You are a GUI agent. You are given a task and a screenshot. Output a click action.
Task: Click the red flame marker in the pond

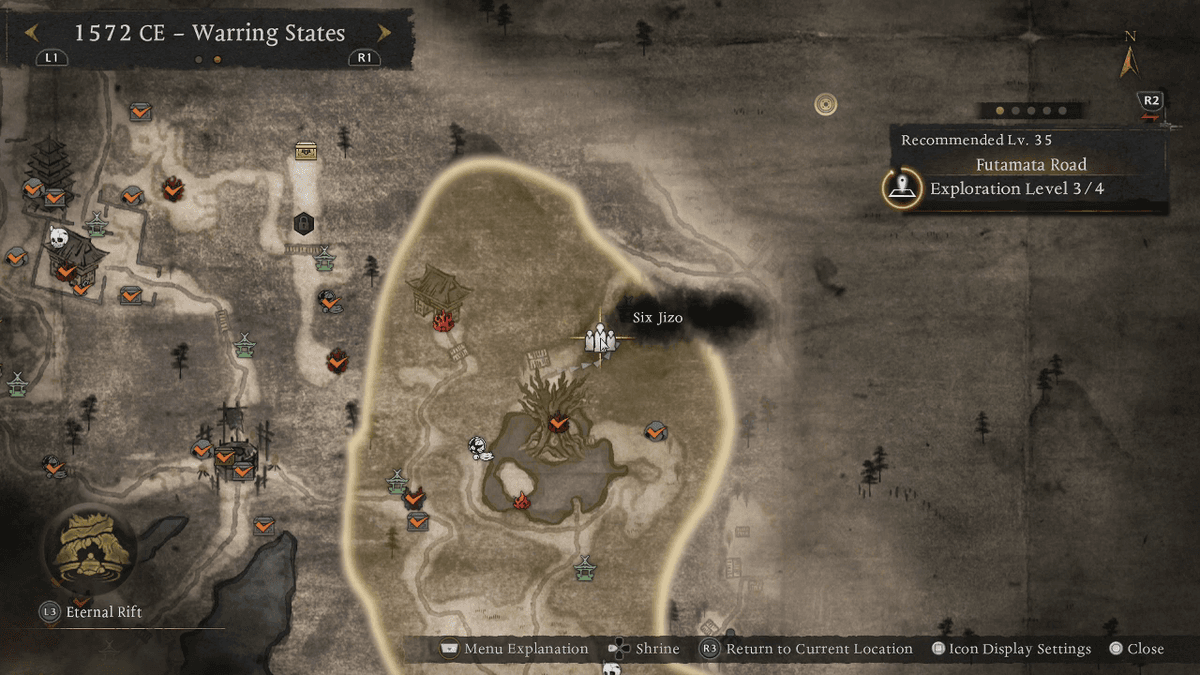(x=521, y=500)
